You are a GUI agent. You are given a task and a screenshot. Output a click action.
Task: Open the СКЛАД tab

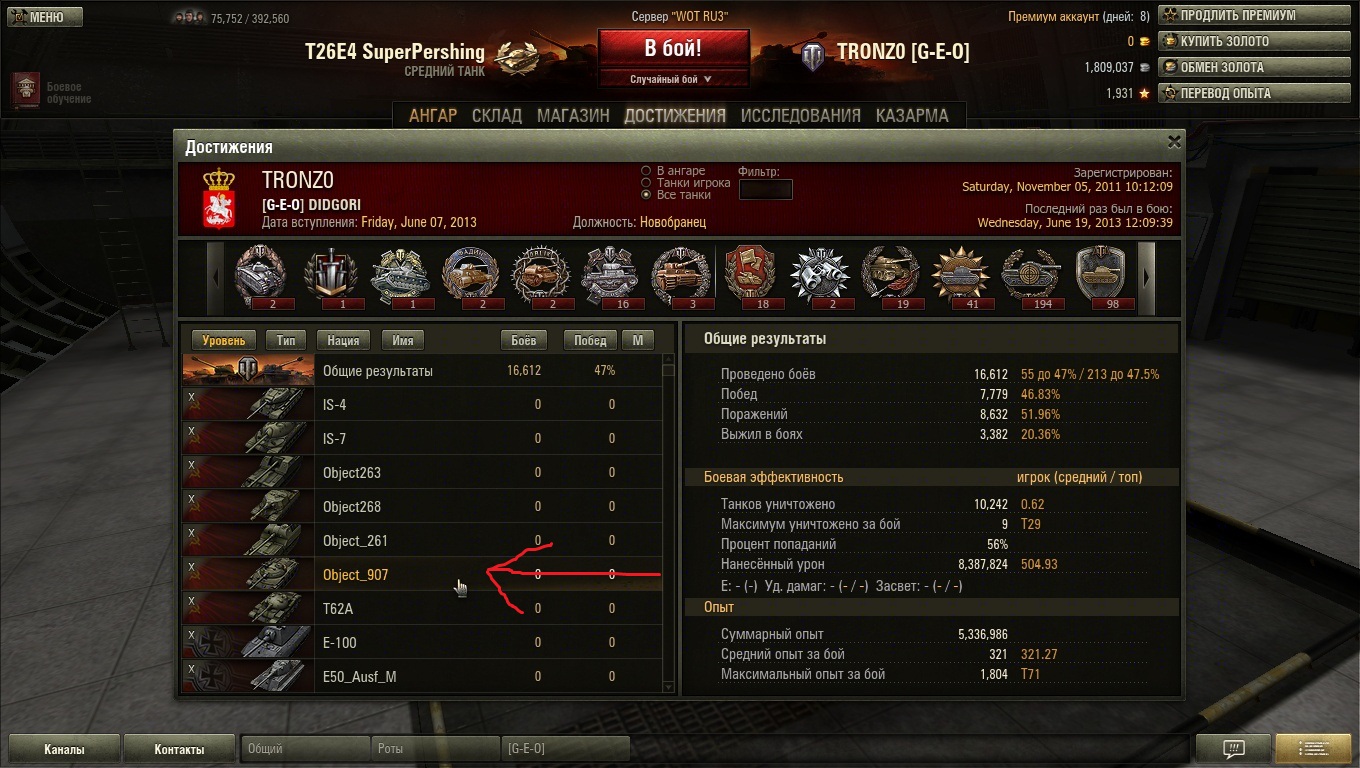tap(497, 115)
